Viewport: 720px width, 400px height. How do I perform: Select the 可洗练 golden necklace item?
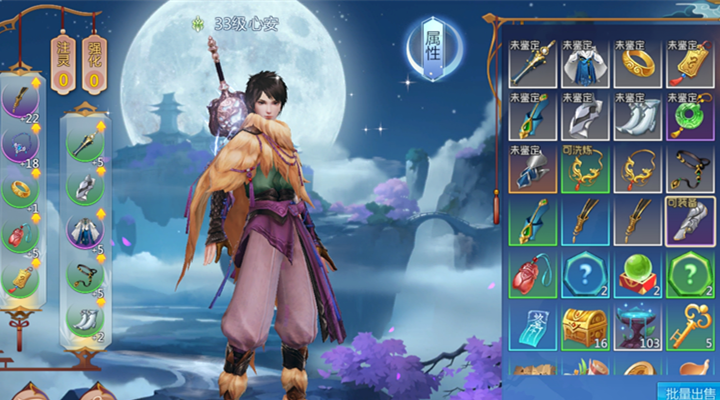[585, 168]
